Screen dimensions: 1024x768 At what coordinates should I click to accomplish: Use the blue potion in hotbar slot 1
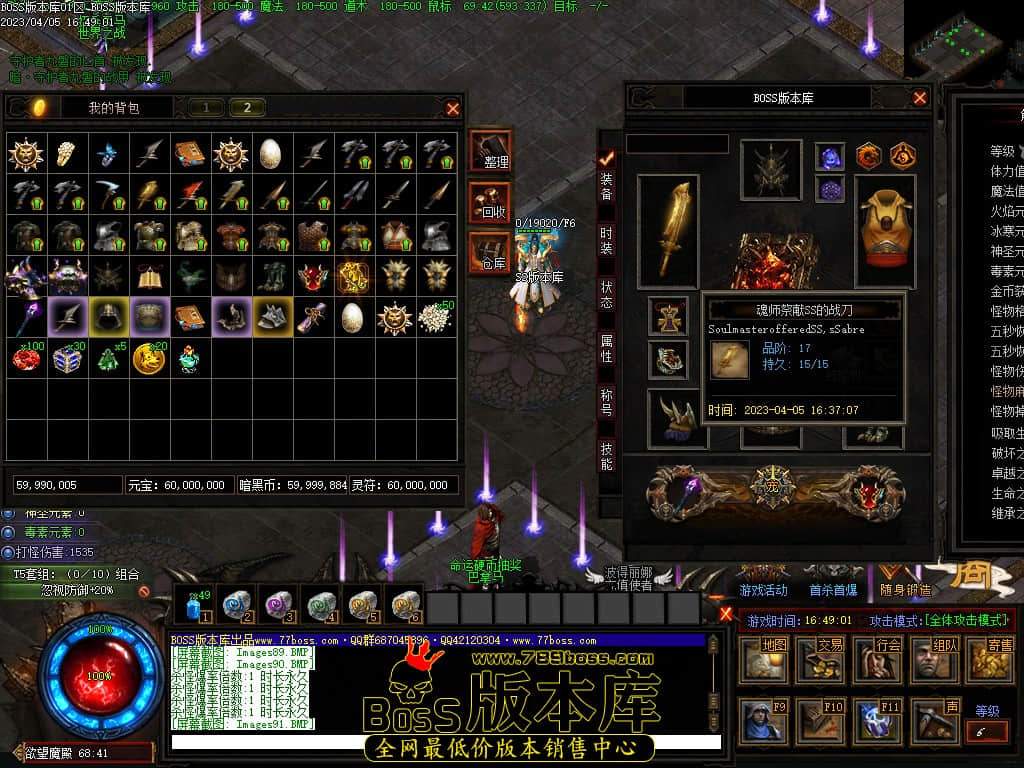(x=194, y=606)
